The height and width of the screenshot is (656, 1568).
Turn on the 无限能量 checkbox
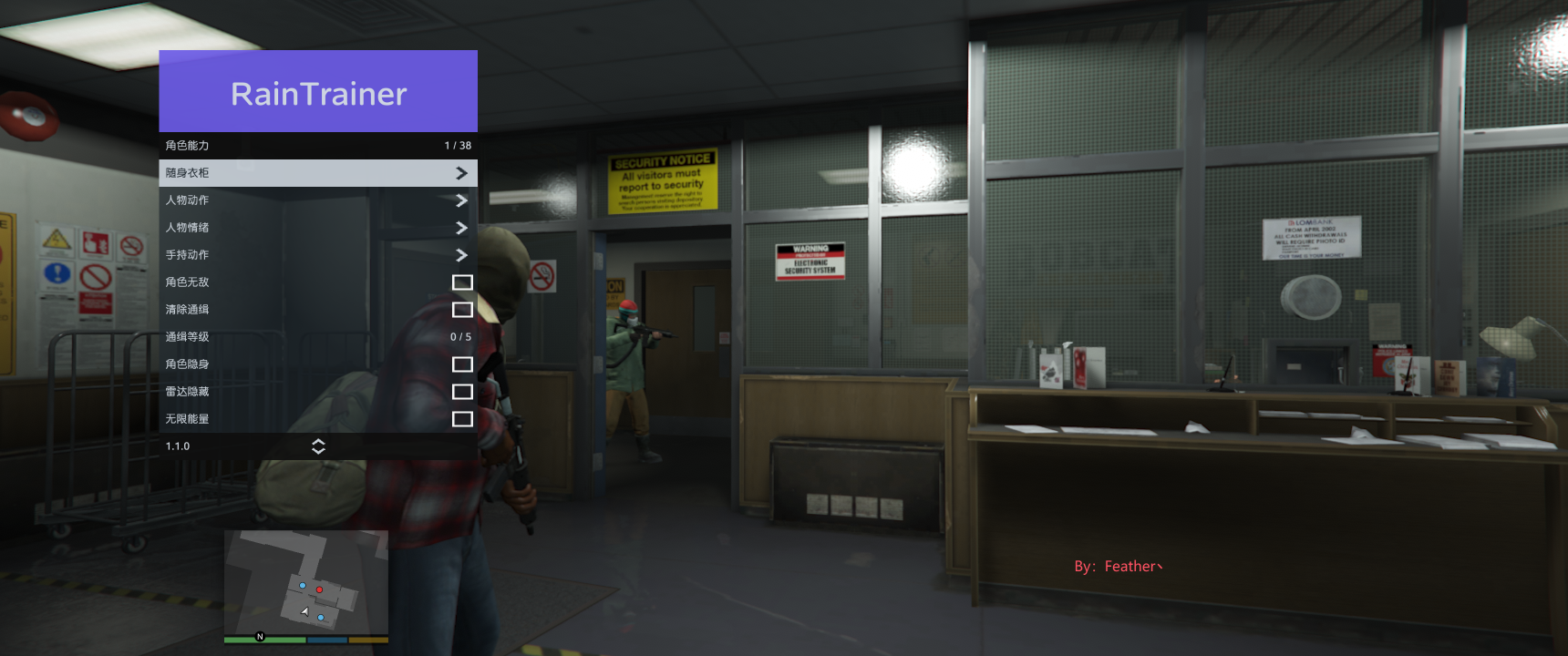tap(462, 419)
